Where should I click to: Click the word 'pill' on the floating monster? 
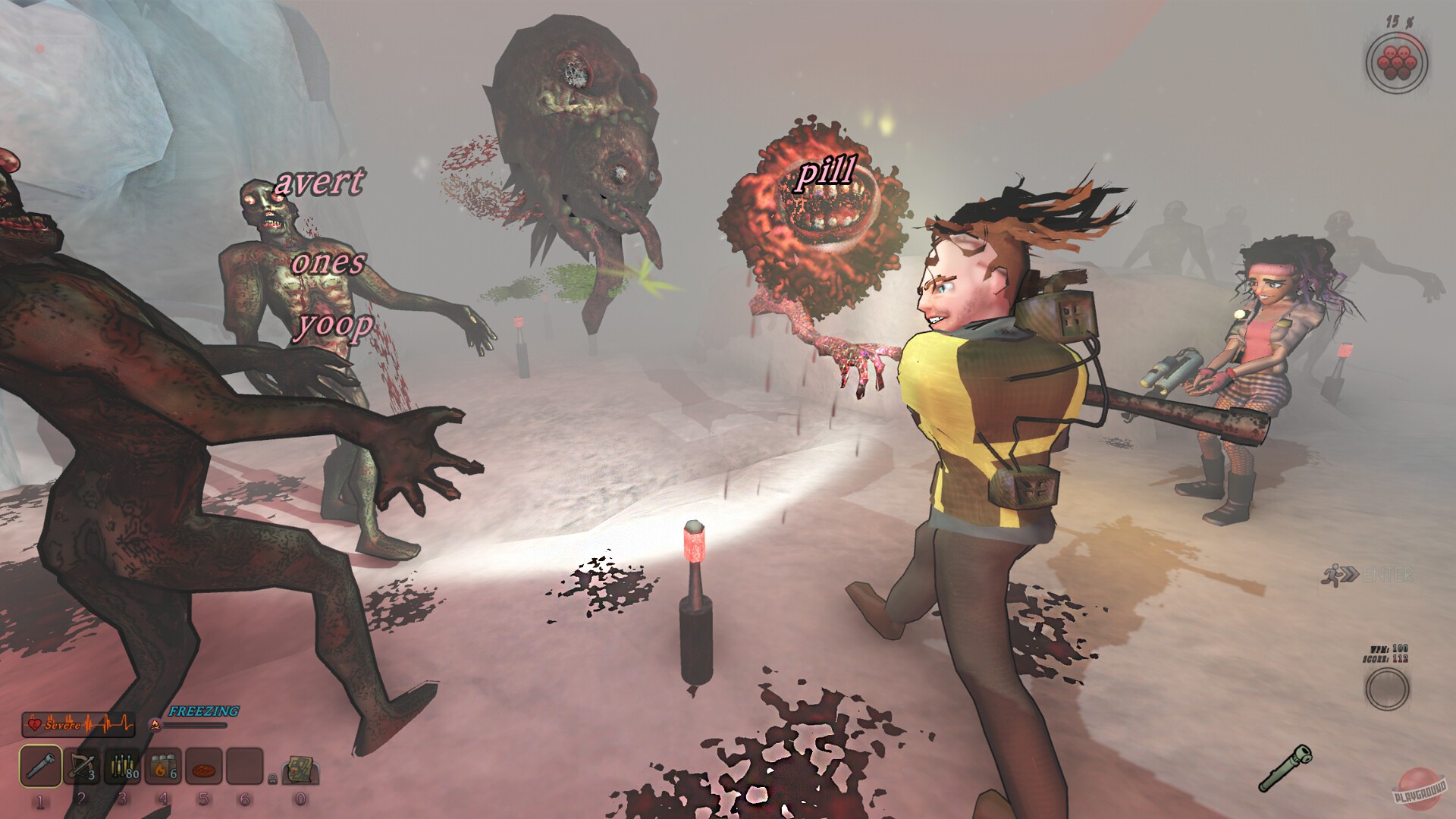(828, 174)
